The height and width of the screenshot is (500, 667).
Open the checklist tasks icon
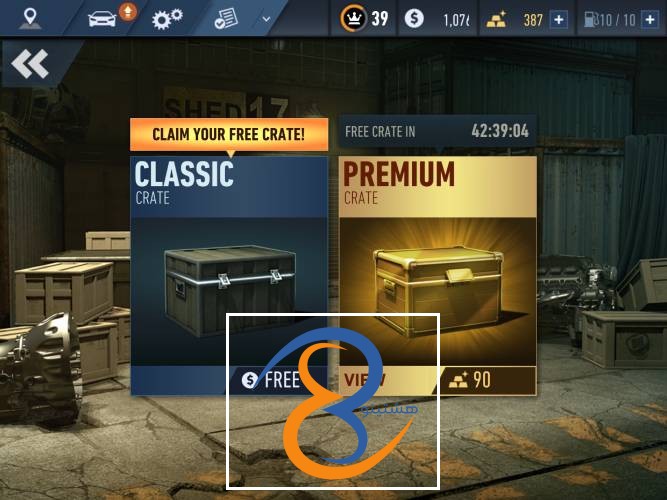(226, 18)
